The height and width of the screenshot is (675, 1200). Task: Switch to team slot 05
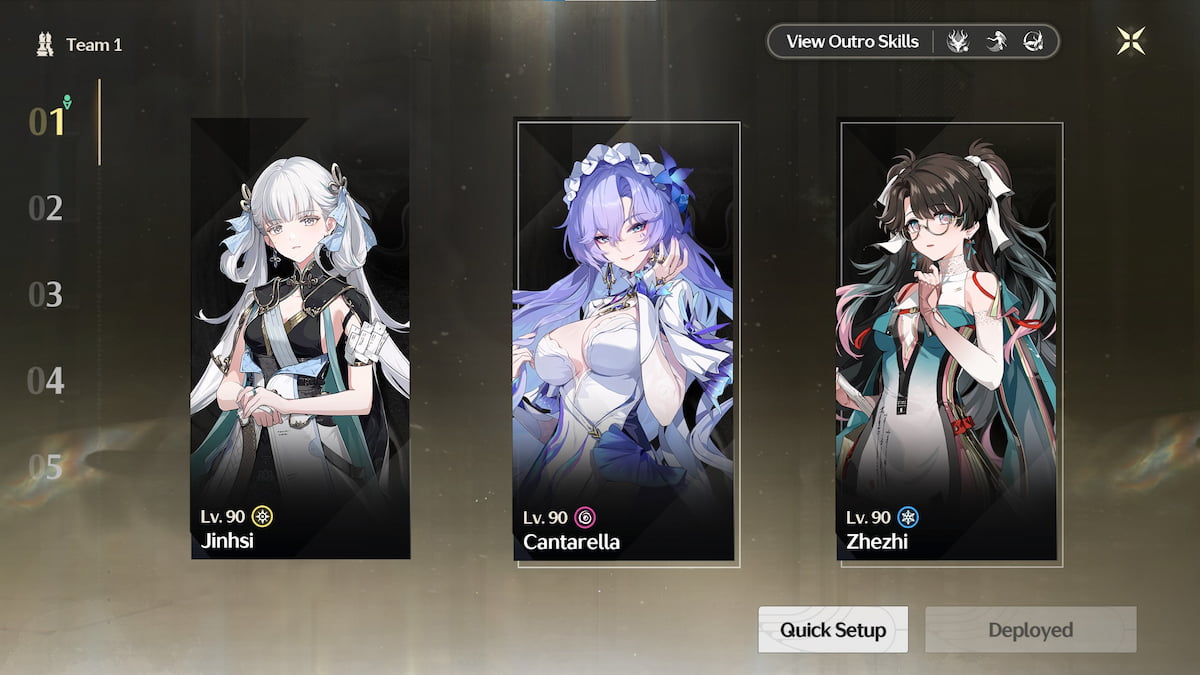[46, 467]
